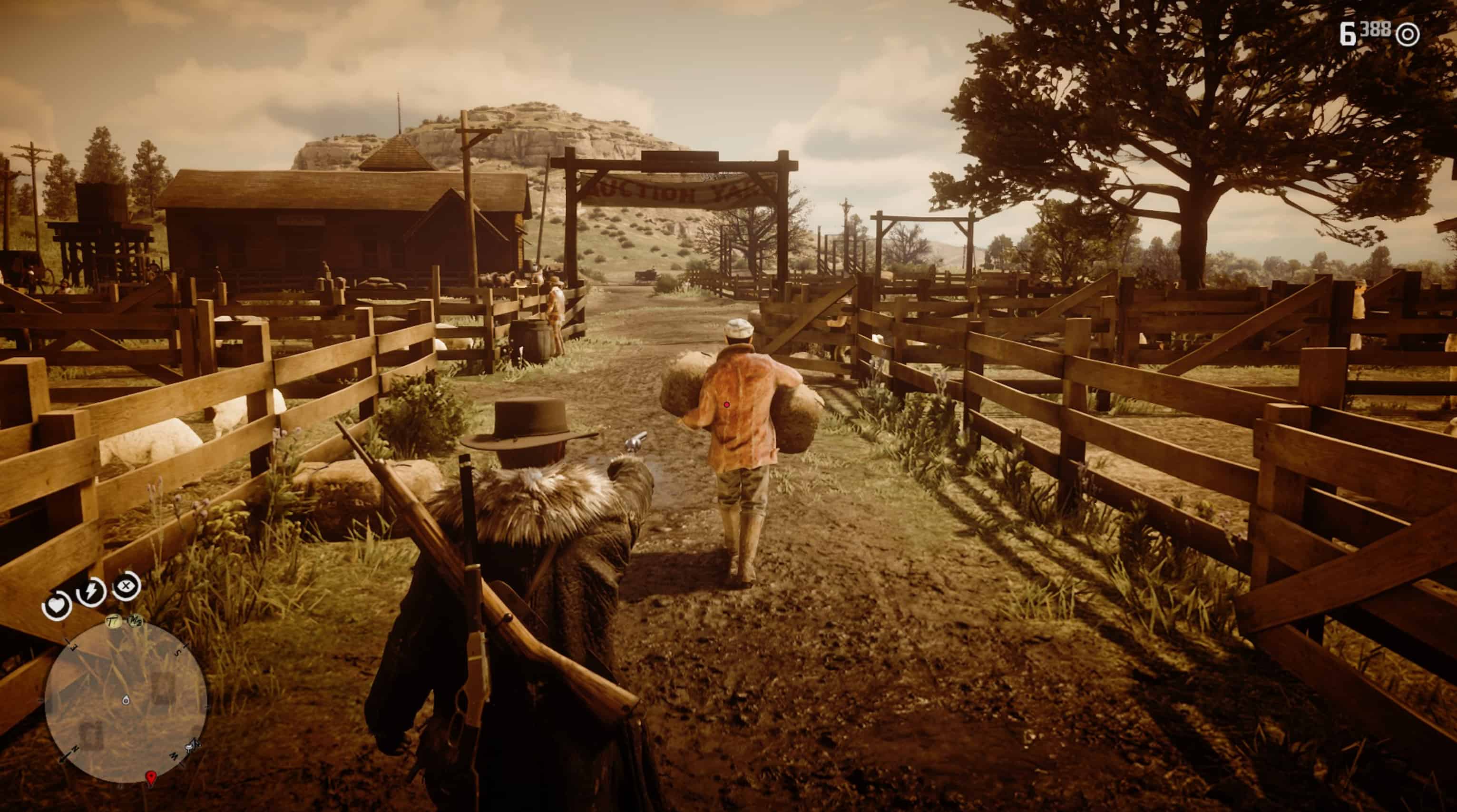Select the lightning bolt stamina core
1457x812 pixels.
[x=91, y=593]
